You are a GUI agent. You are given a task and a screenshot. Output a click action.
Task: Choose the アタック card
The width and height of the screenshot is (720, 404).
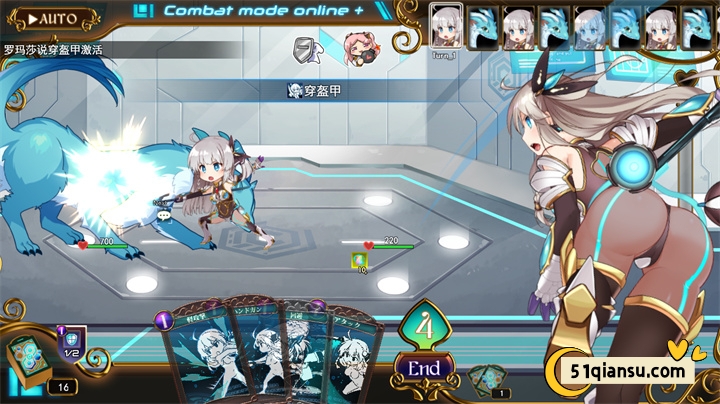coord(355,360)
